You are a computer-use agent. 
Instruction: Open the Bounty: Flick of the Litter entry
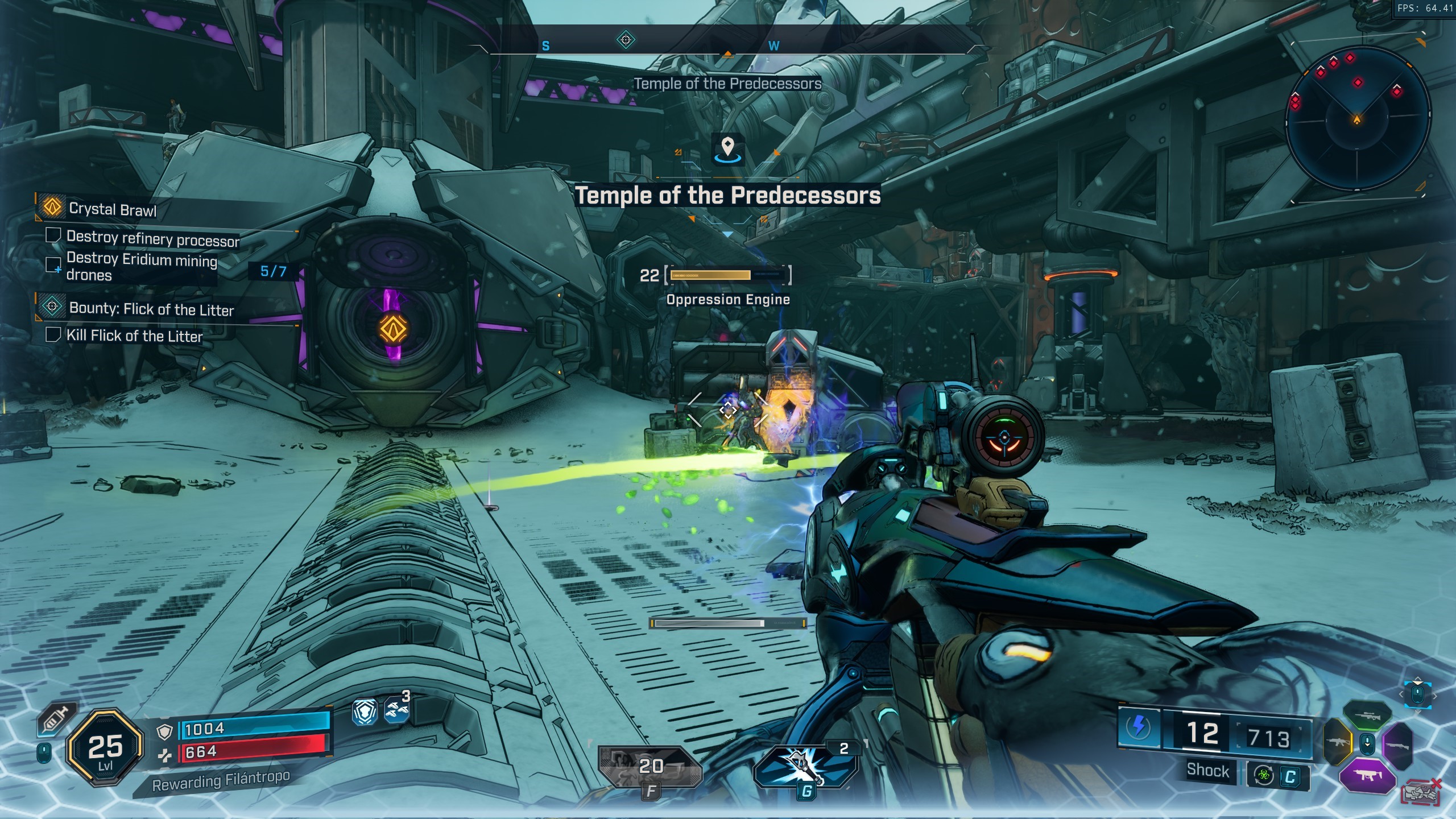pyautogui.click(x=151, y=309)
